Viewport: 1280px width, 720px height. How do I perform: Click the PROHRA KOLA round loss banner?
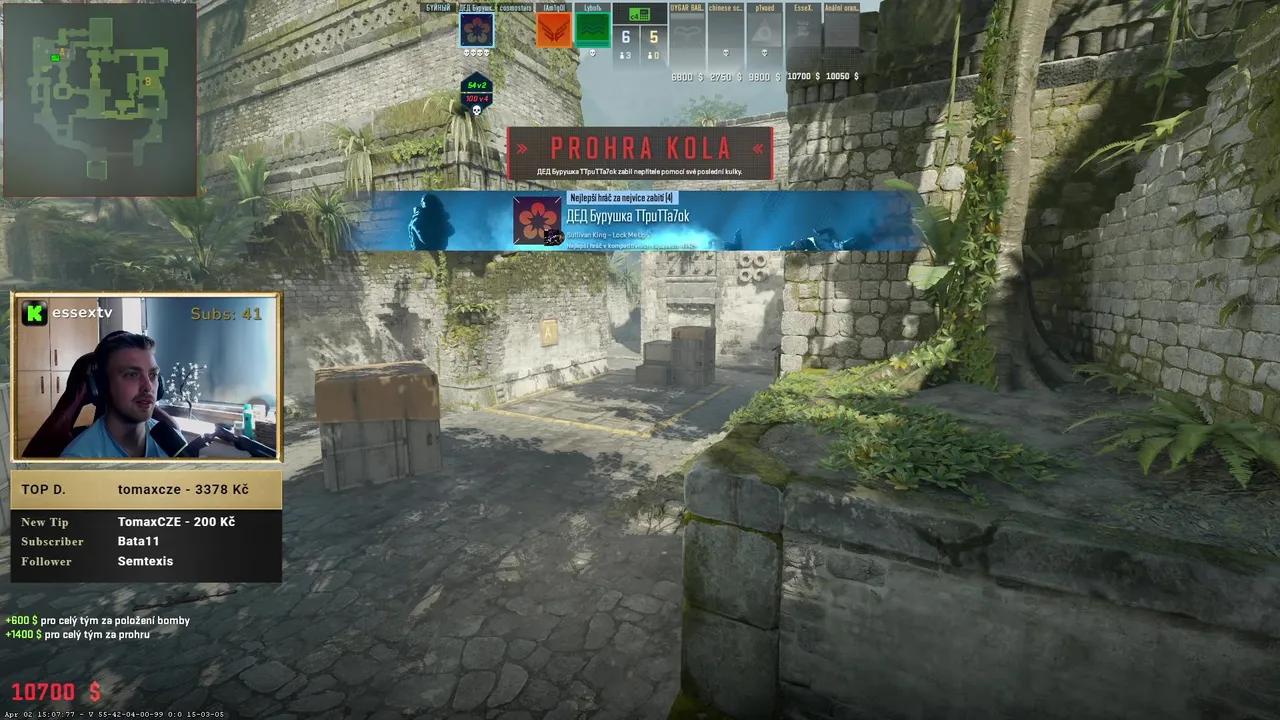click(x=640, y=149)
